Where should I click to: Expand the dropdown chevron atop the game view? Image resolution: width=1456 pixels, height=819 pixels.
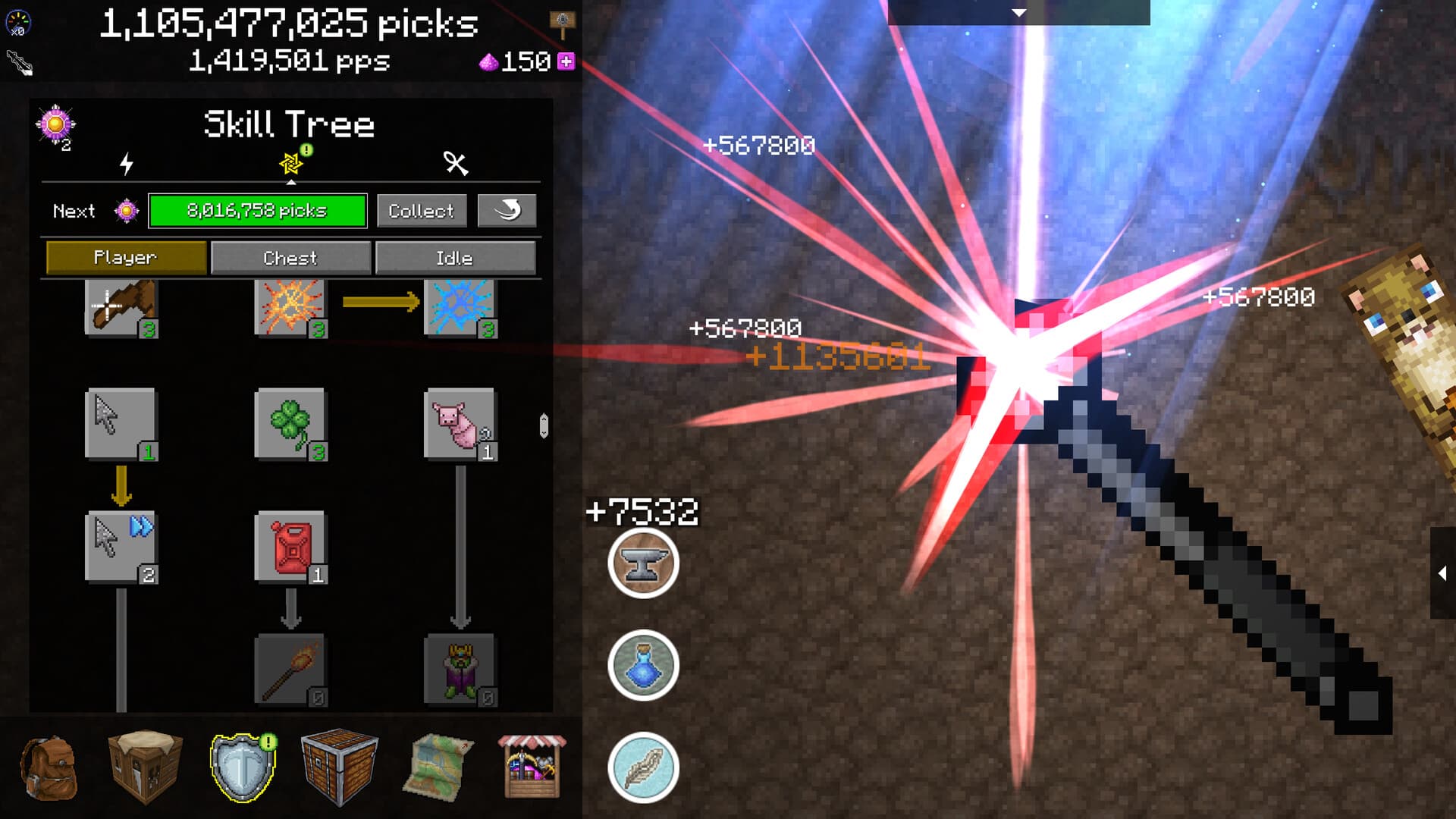point(1020,12)
